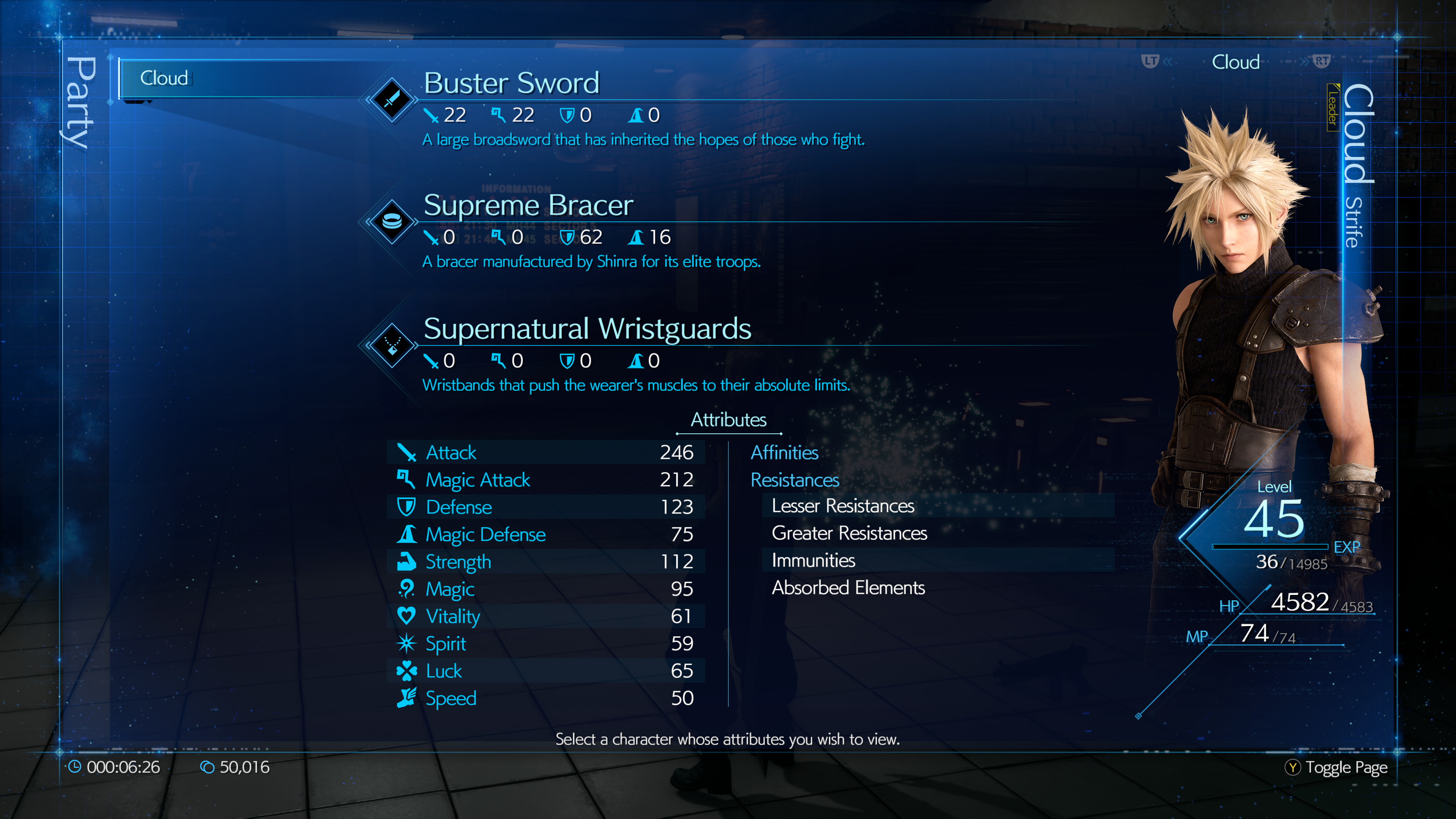The height and width of the screenshot is (819, 1456).
Task: Select the Immunities row
Action: (x=813, y=560)
